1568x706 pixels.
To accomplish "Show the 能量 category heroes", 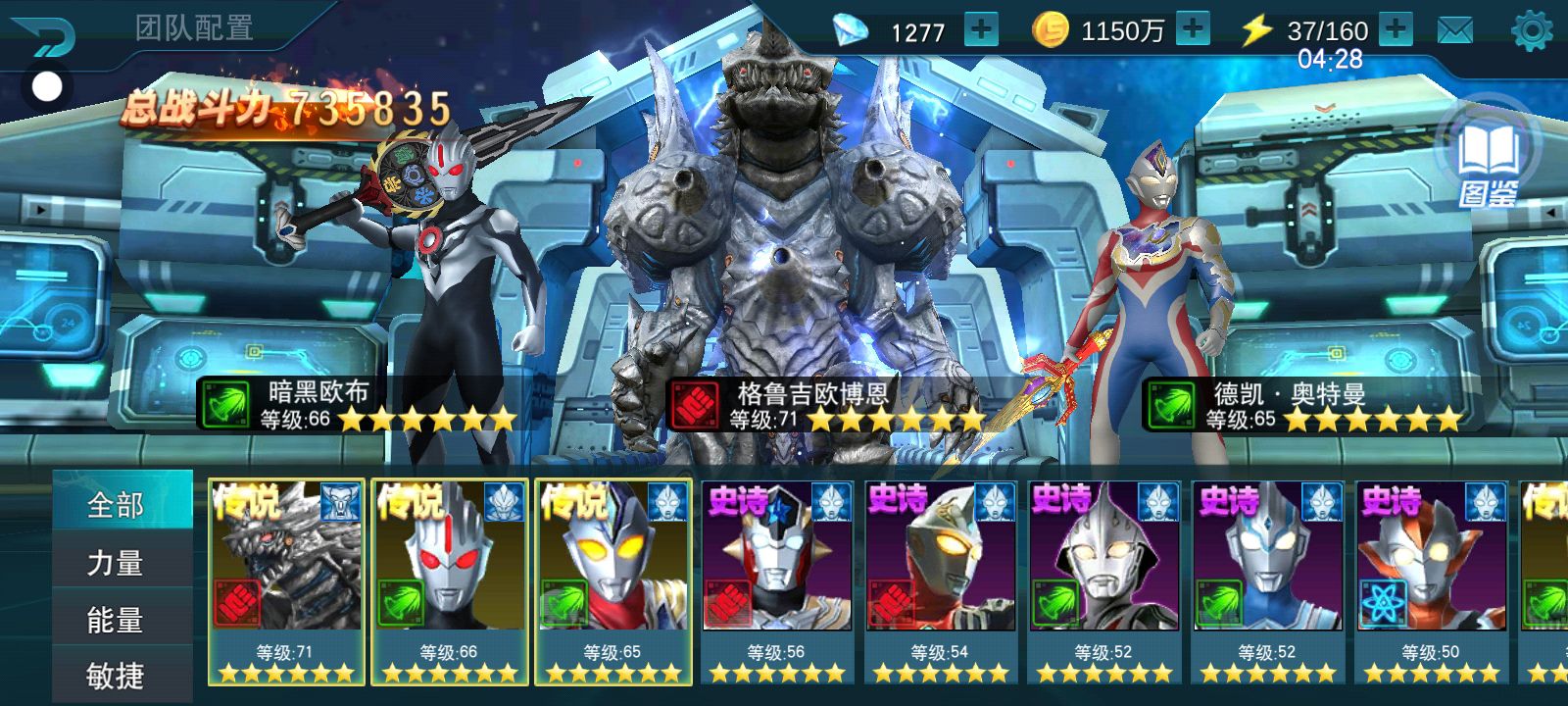I will (116, 620).
